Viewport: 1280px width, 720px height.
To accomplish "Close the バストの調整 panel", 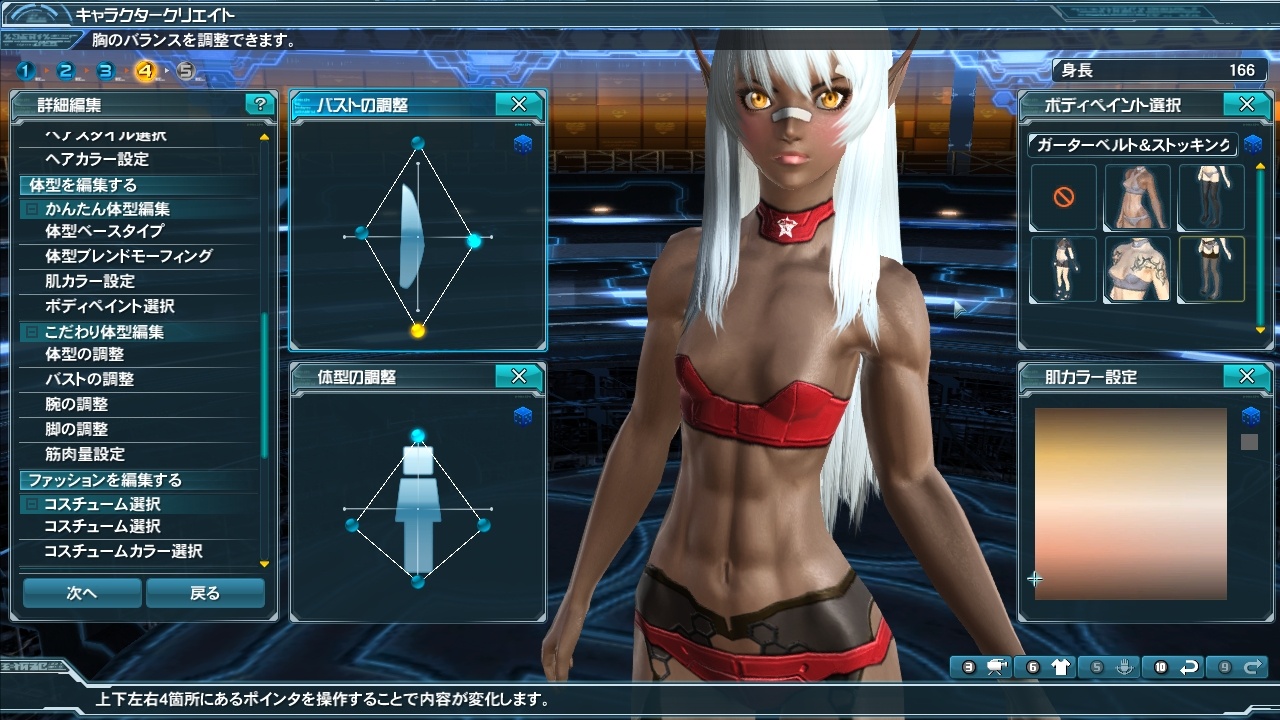I will click(519, 104).
